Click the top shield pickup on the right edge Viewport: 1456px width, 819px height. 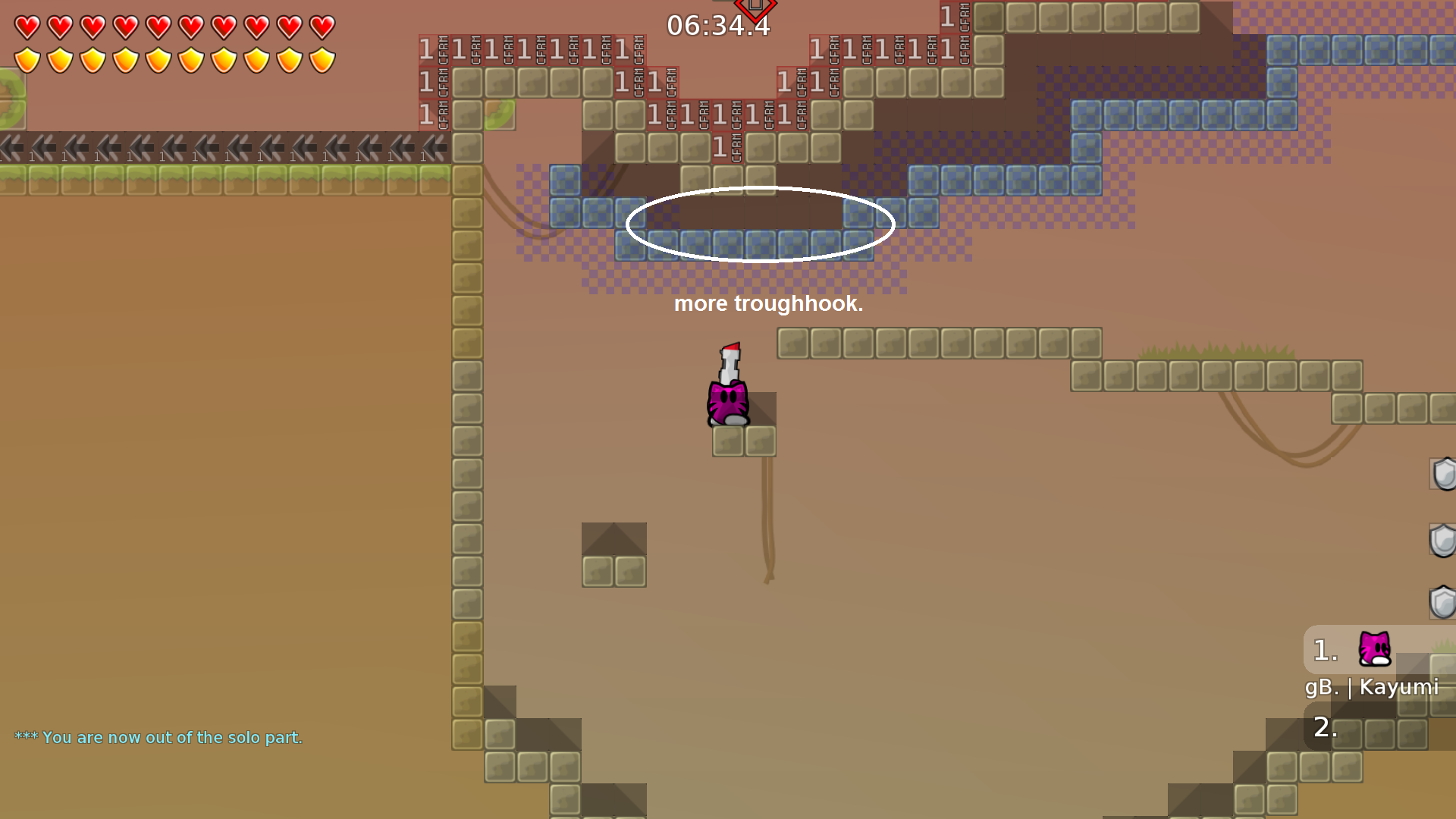click(x=1445, y=474)
